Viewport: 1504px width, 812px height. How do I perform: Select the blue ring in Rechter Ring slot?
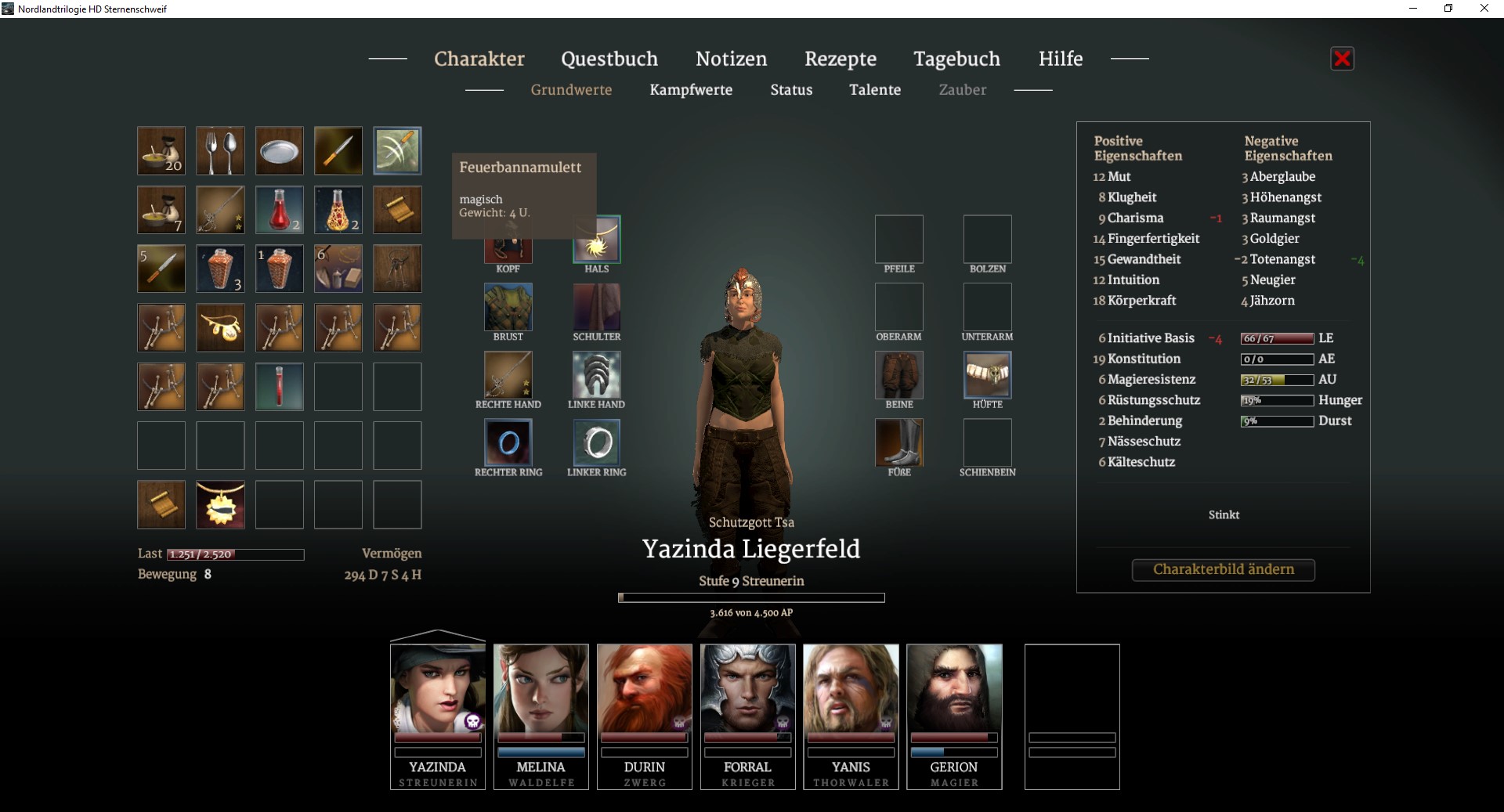508,442
